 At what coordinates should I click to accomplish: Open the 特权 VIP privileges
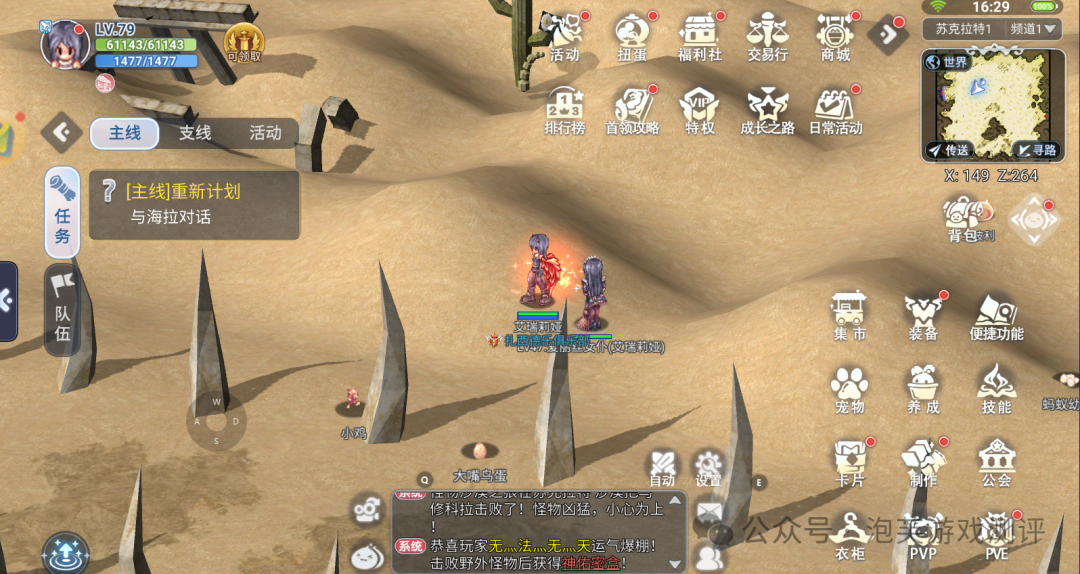700,108
